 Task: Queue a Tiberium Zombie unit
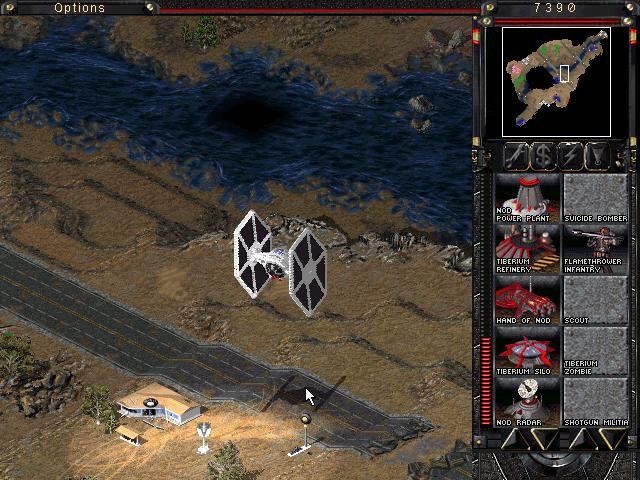(596, 351)
